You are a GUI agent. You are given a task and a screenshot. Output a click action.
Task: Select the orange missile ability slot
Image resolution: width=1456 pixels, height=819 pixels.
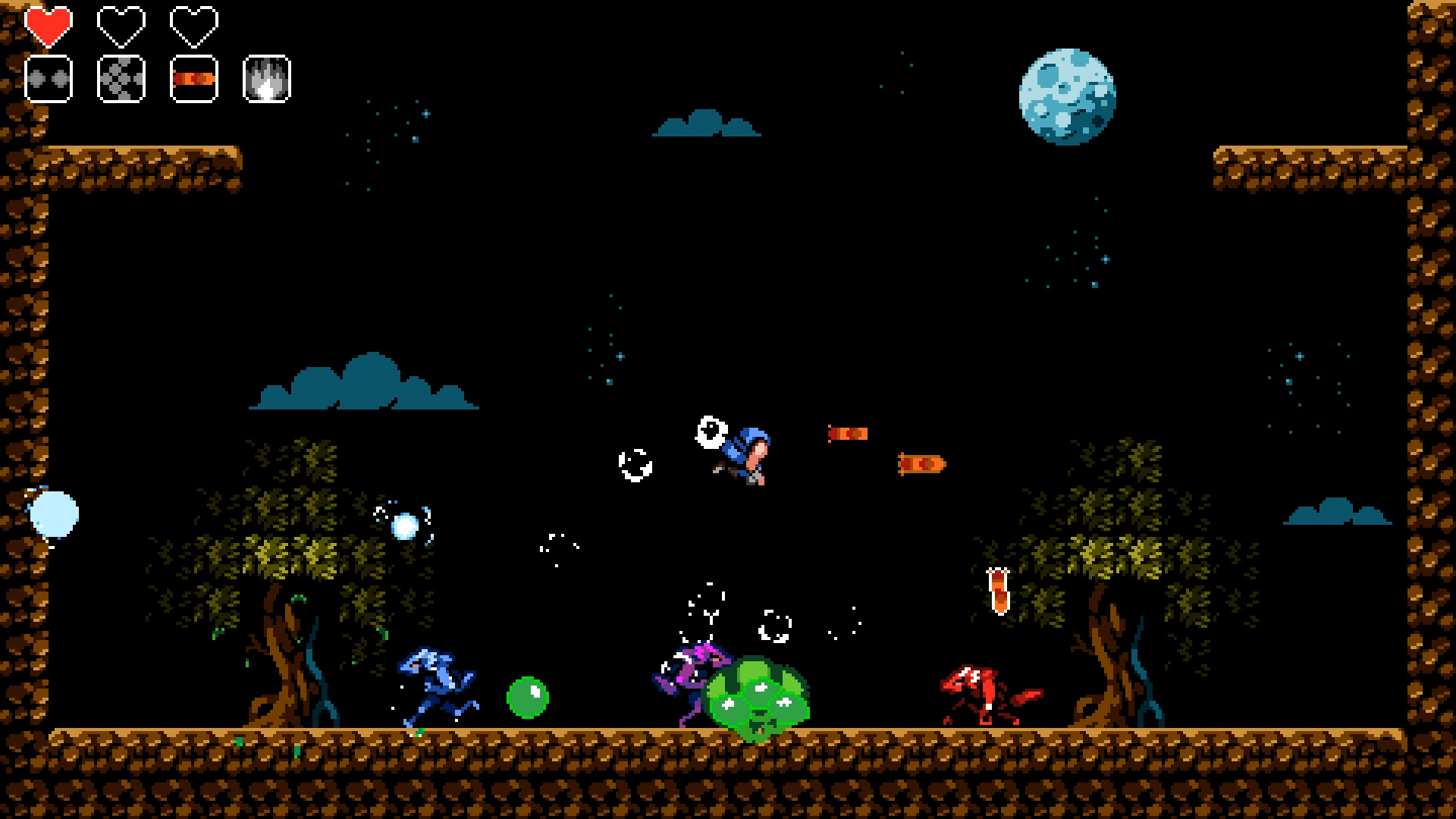click(x=193, y=78)
